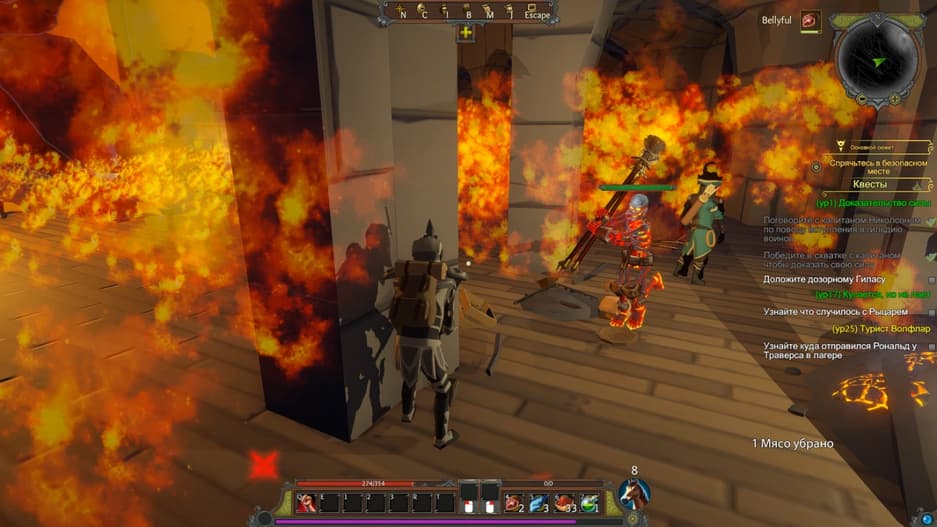
Task: Open the character icon labeled C
Action: click(x=425, y=13)
